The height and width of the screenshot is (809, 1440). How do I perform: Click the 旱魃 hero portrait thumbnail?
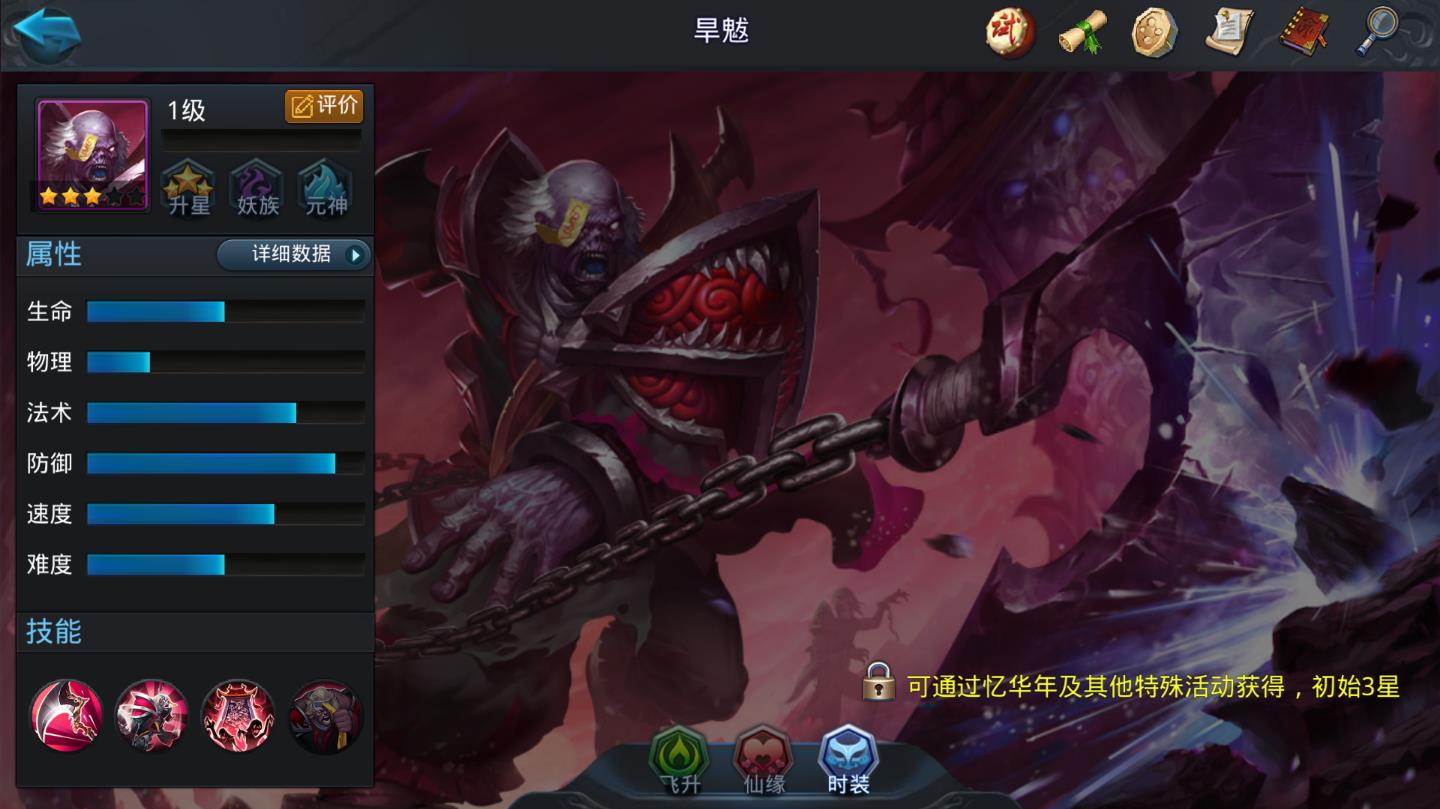(x=93, y=155)
